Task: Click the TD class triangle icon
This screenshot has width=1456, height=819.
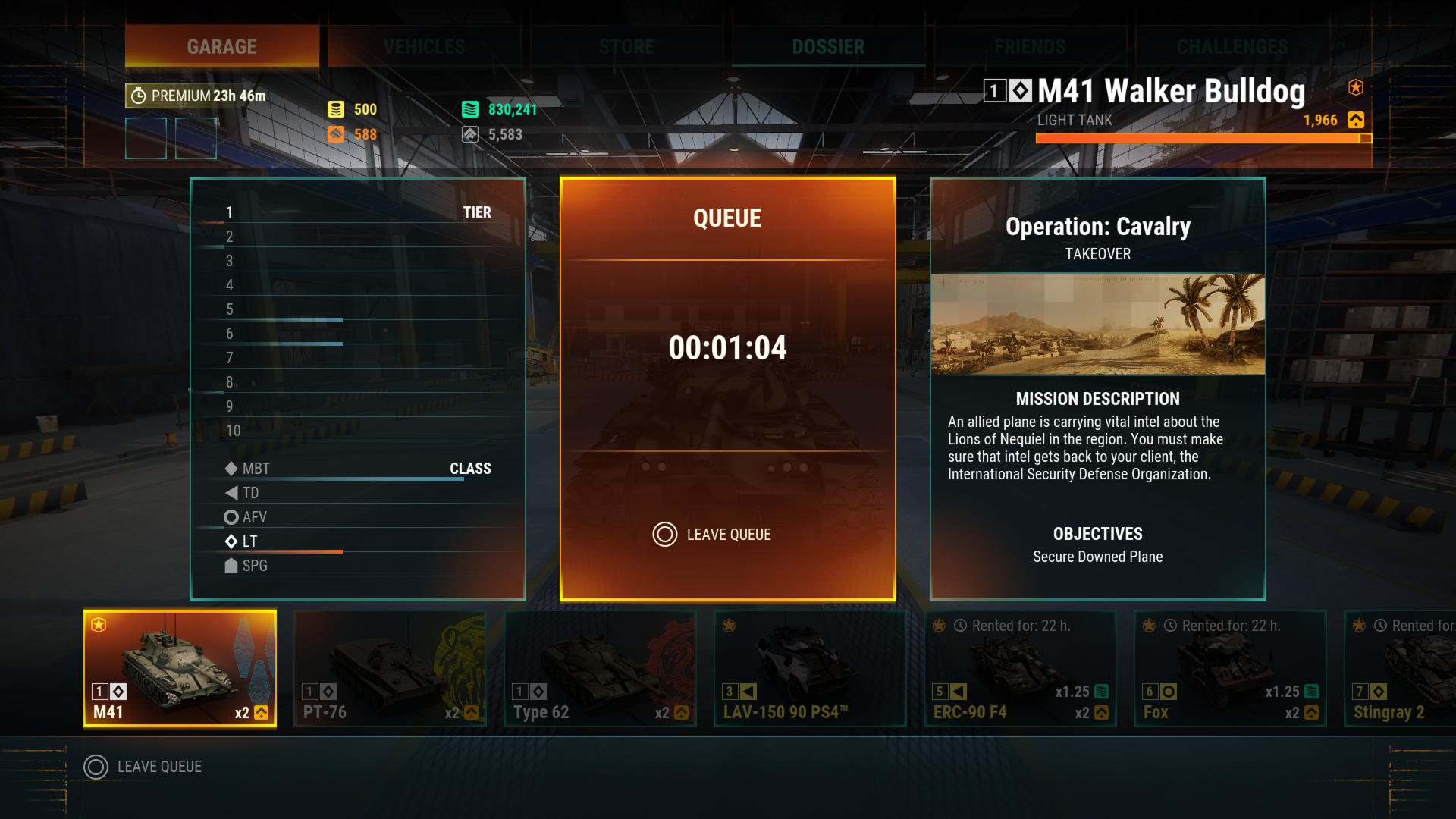Action: click(x=232, y=493)
